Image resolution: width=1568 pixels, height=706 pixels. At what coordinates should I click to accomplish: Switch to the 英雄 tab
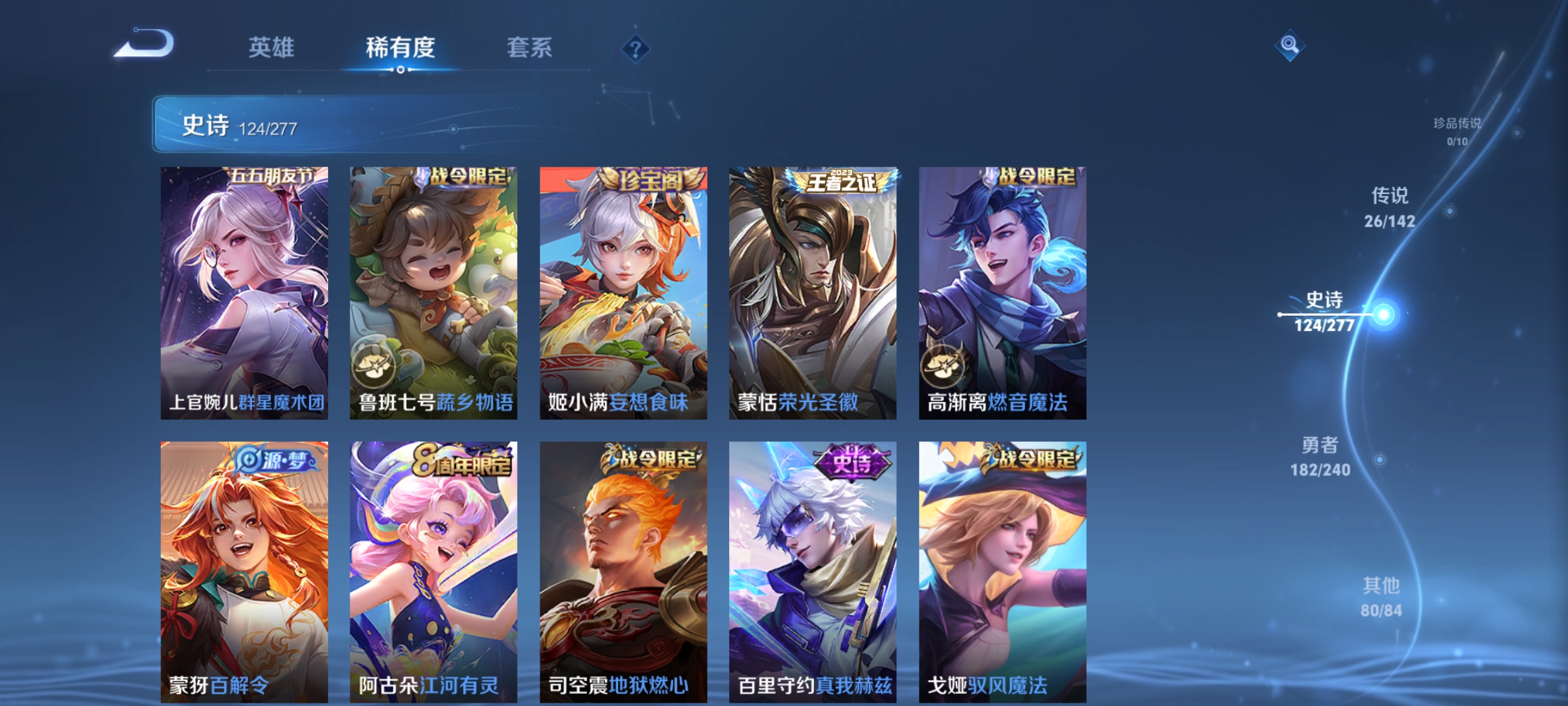tap(272, 48)
